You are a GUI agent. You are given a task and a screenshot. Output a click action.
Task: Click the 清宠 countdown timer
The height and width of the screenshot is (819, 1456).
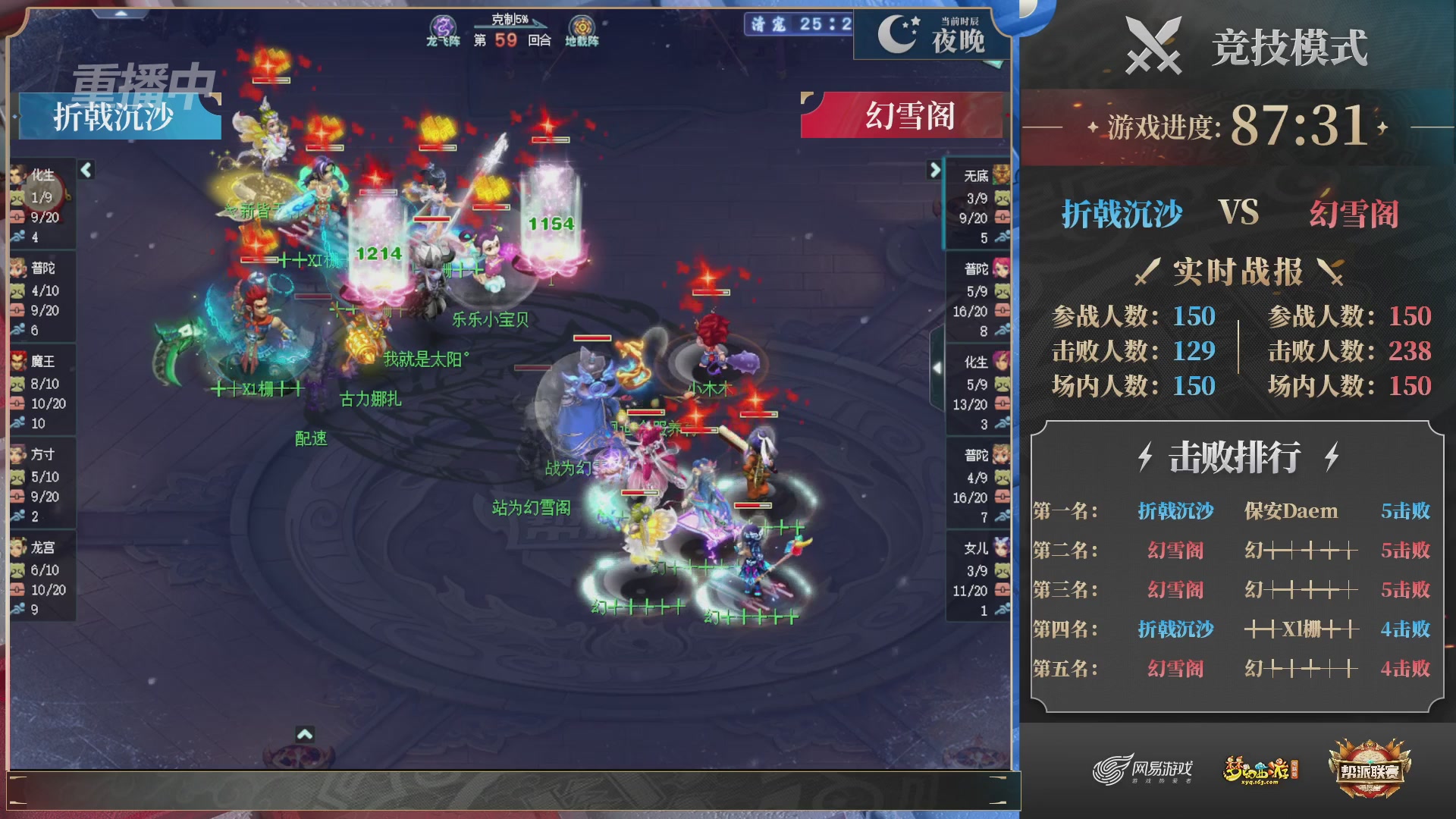[795, 24]
